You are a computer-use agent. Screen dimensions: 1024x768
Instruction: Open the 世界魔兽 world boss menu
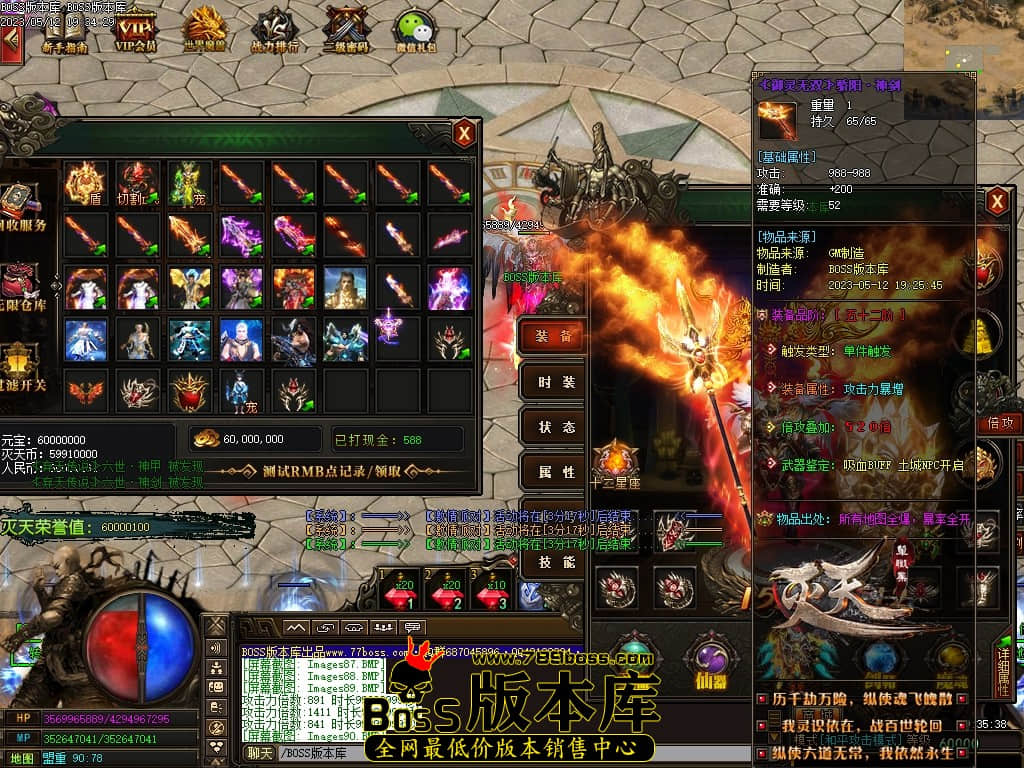(206, 28)
